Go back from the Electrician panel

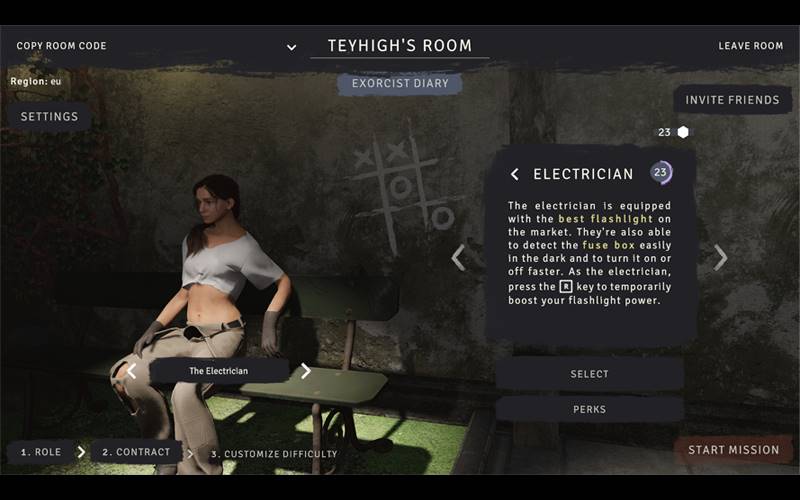[x=515, y=174]
